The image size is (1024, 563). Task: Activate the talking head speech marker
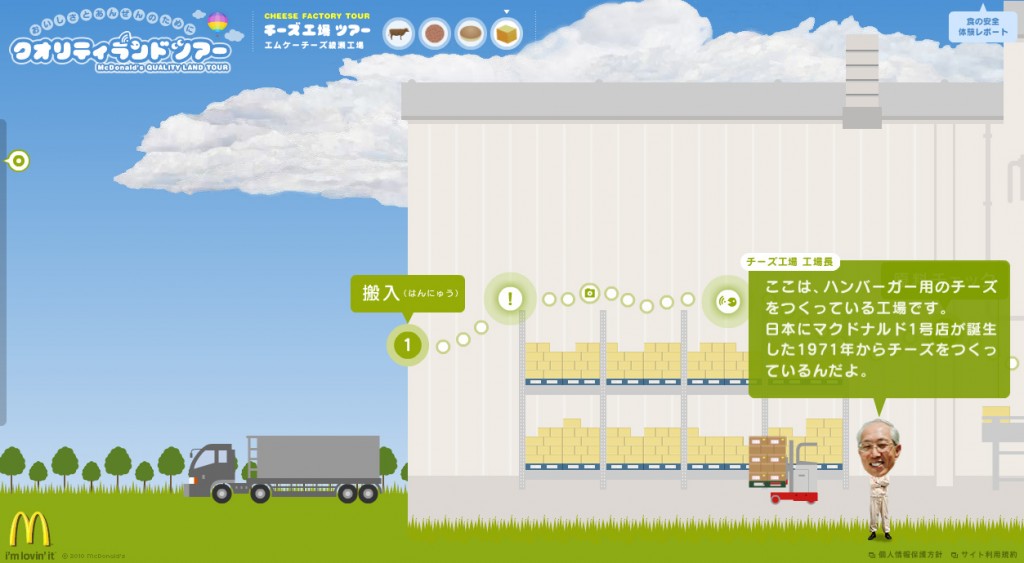pyautogui.click(x=727, y=299)
